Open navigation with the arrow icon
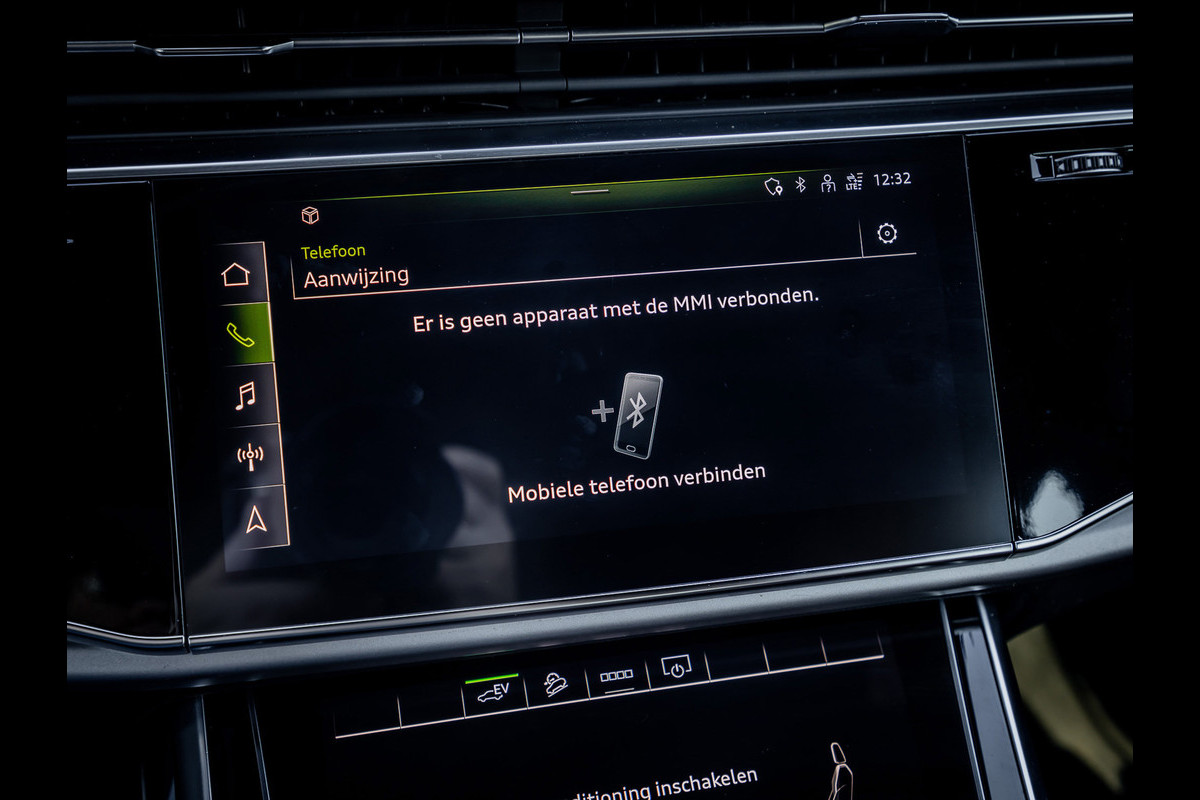This screenshot has width=1200, height=800. pyautogui.click(x=257, y=518)
